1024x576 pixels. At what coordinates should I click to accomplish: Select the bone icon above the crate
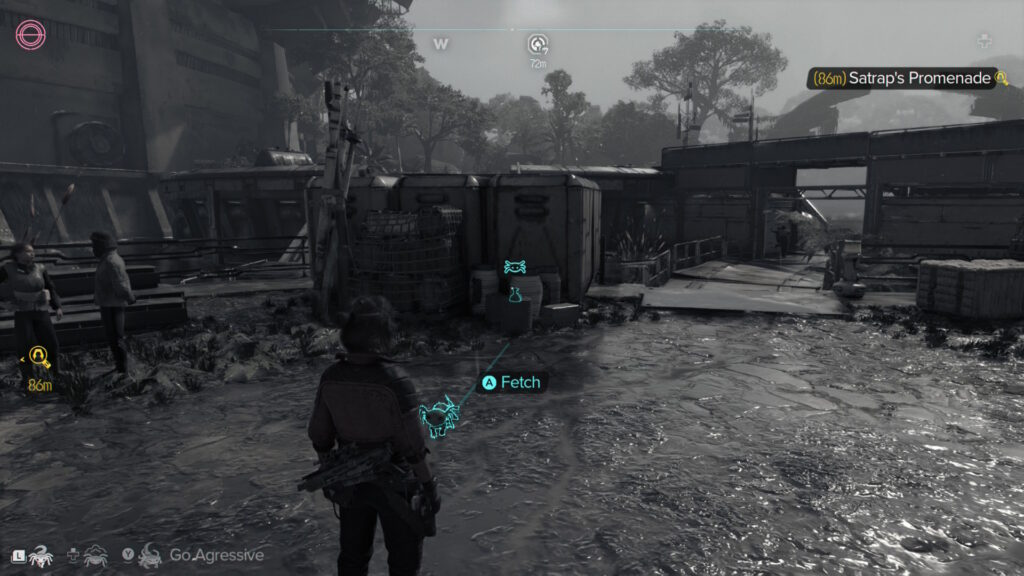[515, 267]
